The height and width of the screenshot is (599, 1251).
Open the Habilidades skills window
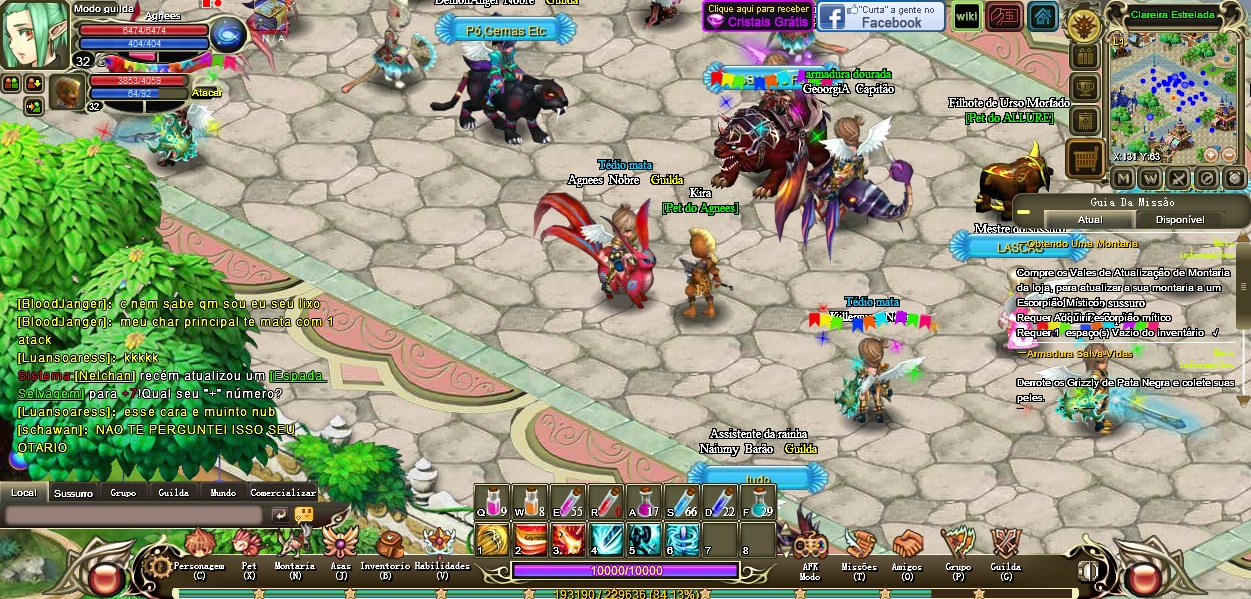[x=440, y=546]
